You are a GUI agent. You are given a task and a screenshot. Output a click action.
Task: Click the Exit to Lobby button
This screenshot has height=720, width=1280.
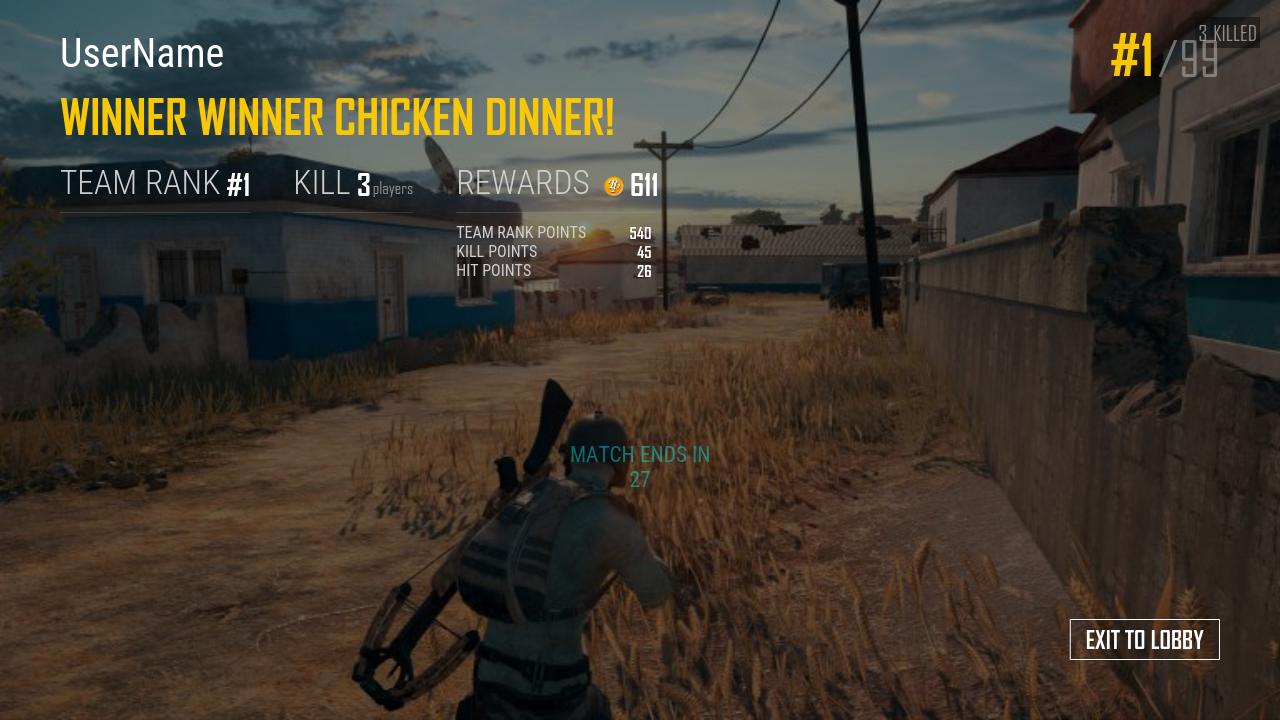(x=1144, y=639)
